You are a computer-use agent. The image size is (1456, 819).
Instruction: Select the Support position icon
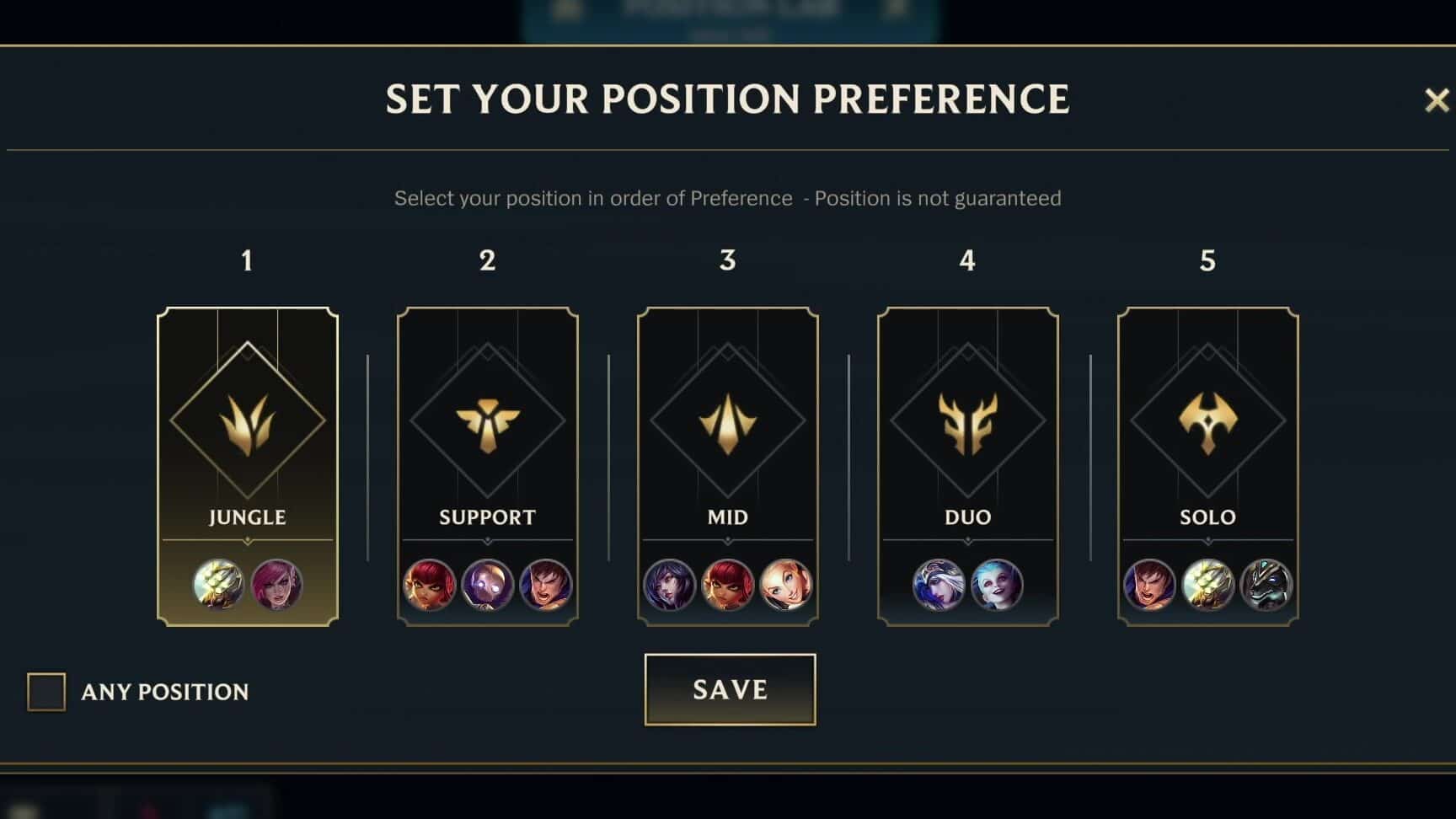487,421
